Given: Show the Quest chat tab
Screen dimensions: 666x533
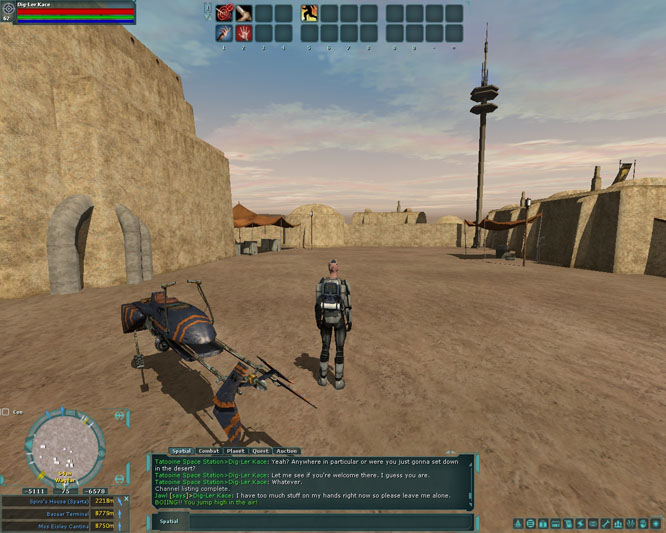Looking at the screenshot, I should [260, 451].
